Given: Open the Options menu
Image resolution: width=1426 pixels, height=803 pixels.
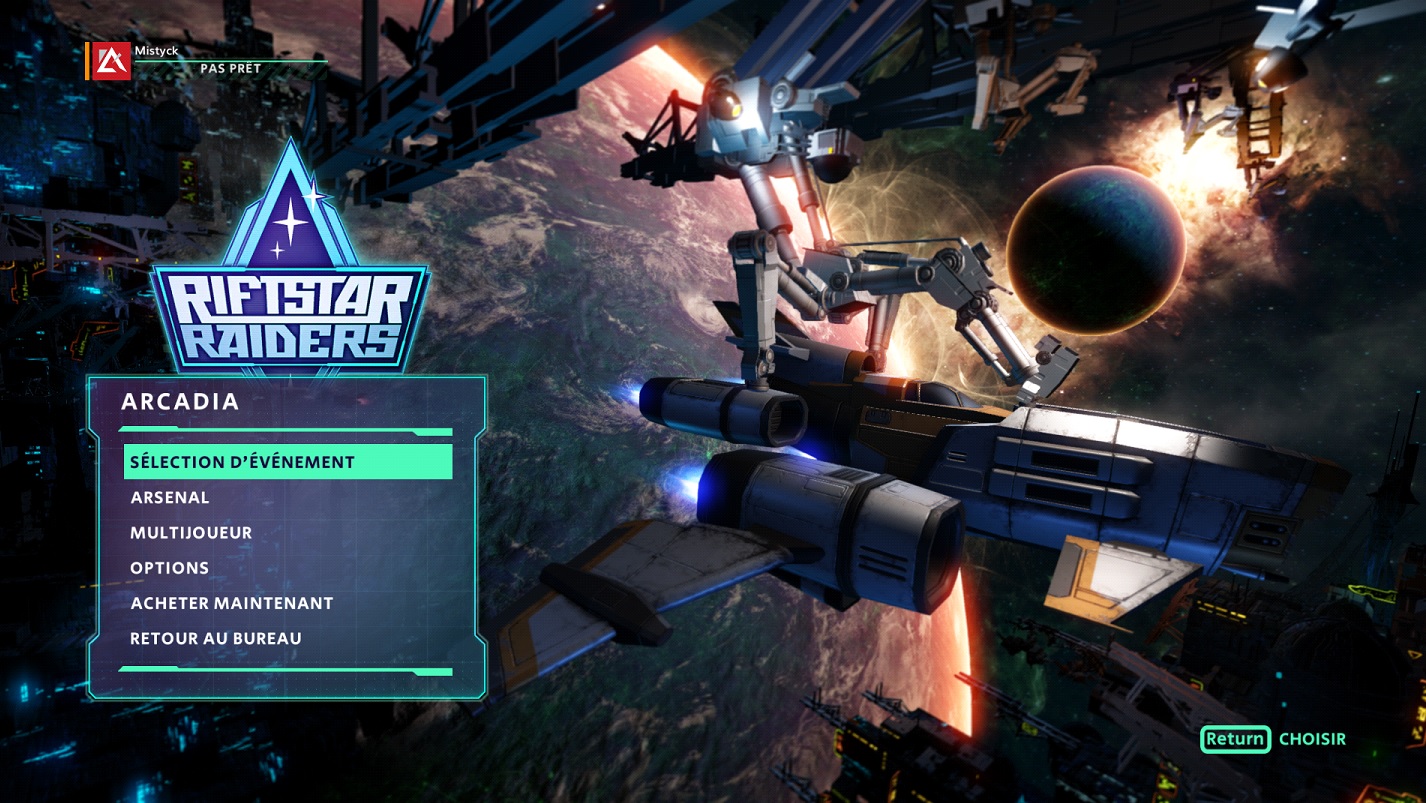Looking at the screenshot, I should (170, 568).
